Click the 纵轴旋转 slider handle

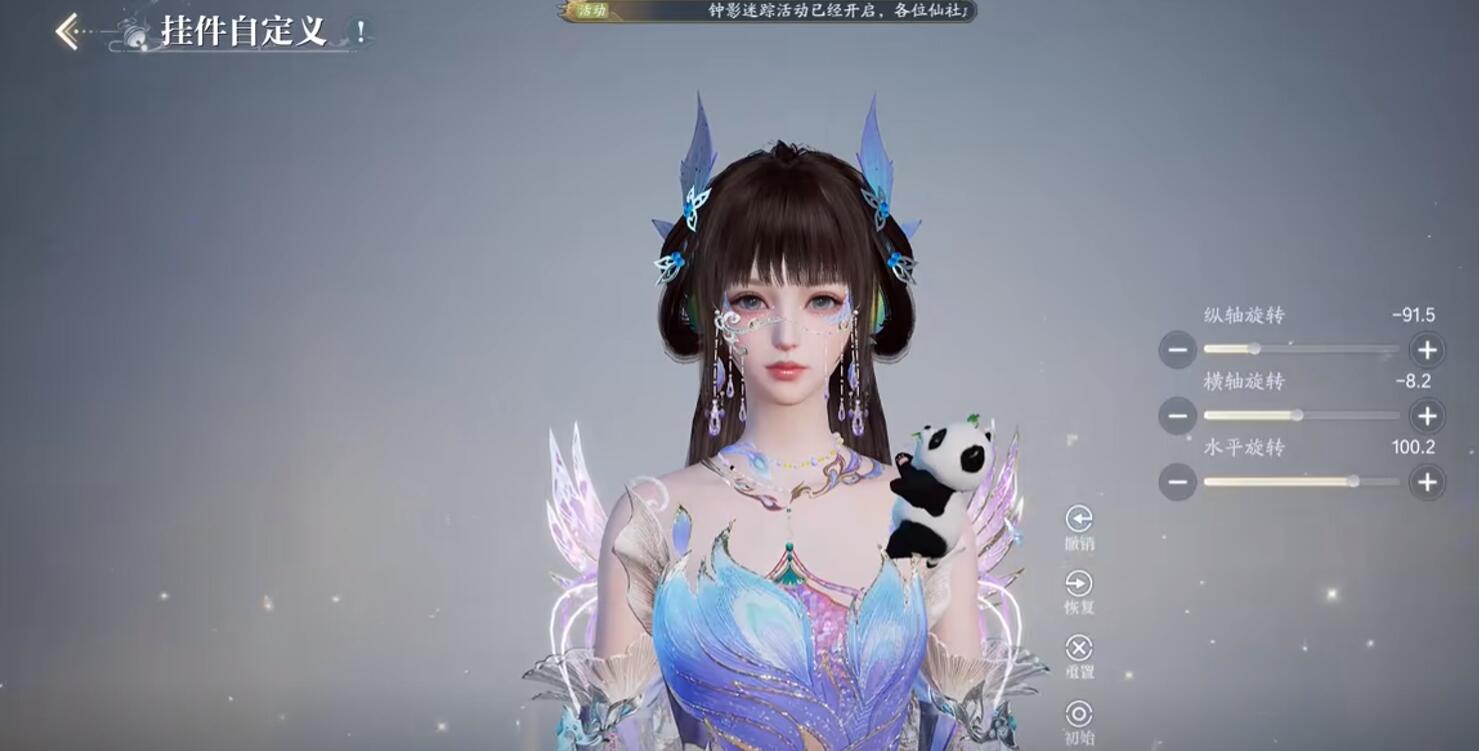tap(1253, 348)
